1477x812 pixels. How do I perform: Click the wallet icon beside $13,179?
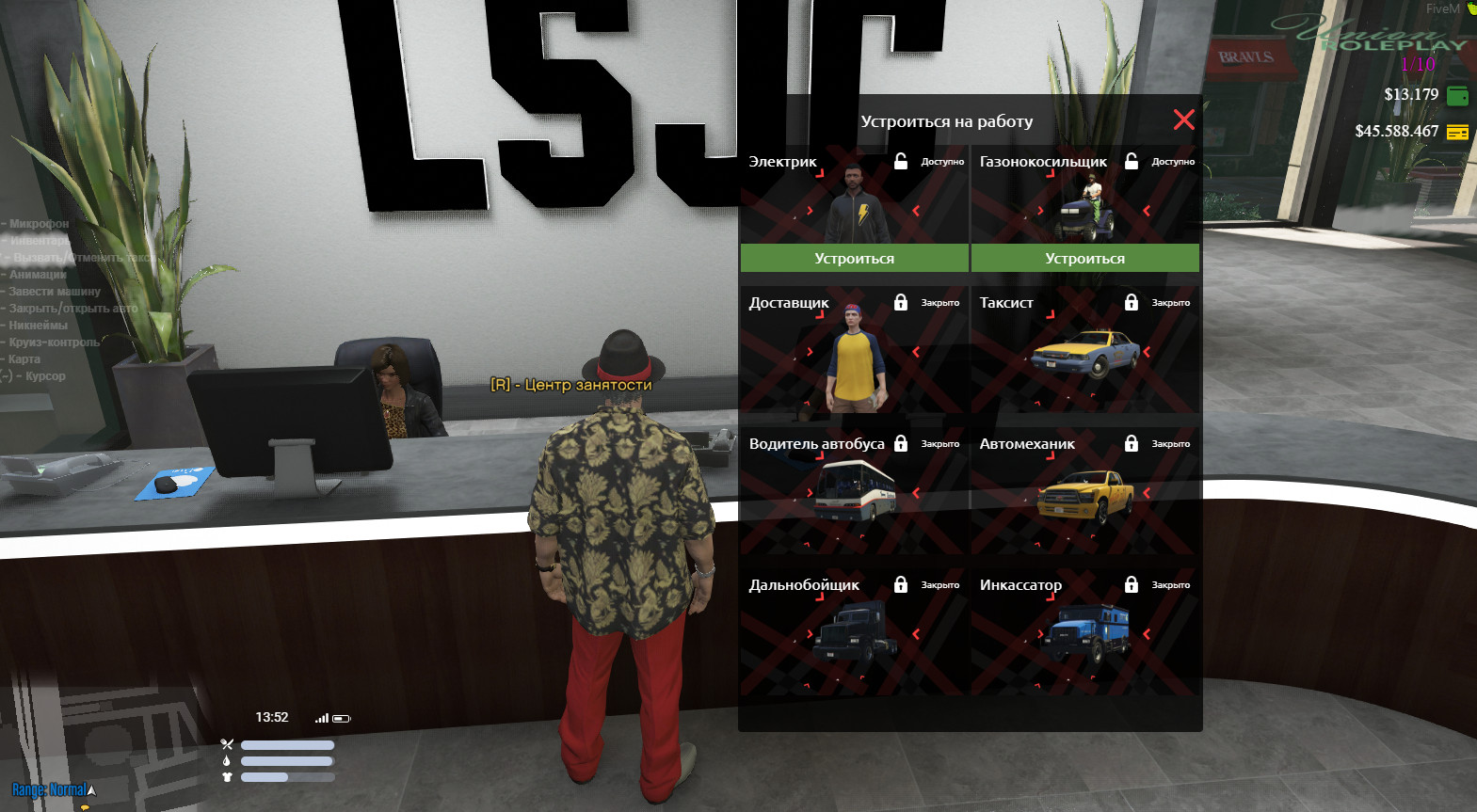pos(1457,94)
